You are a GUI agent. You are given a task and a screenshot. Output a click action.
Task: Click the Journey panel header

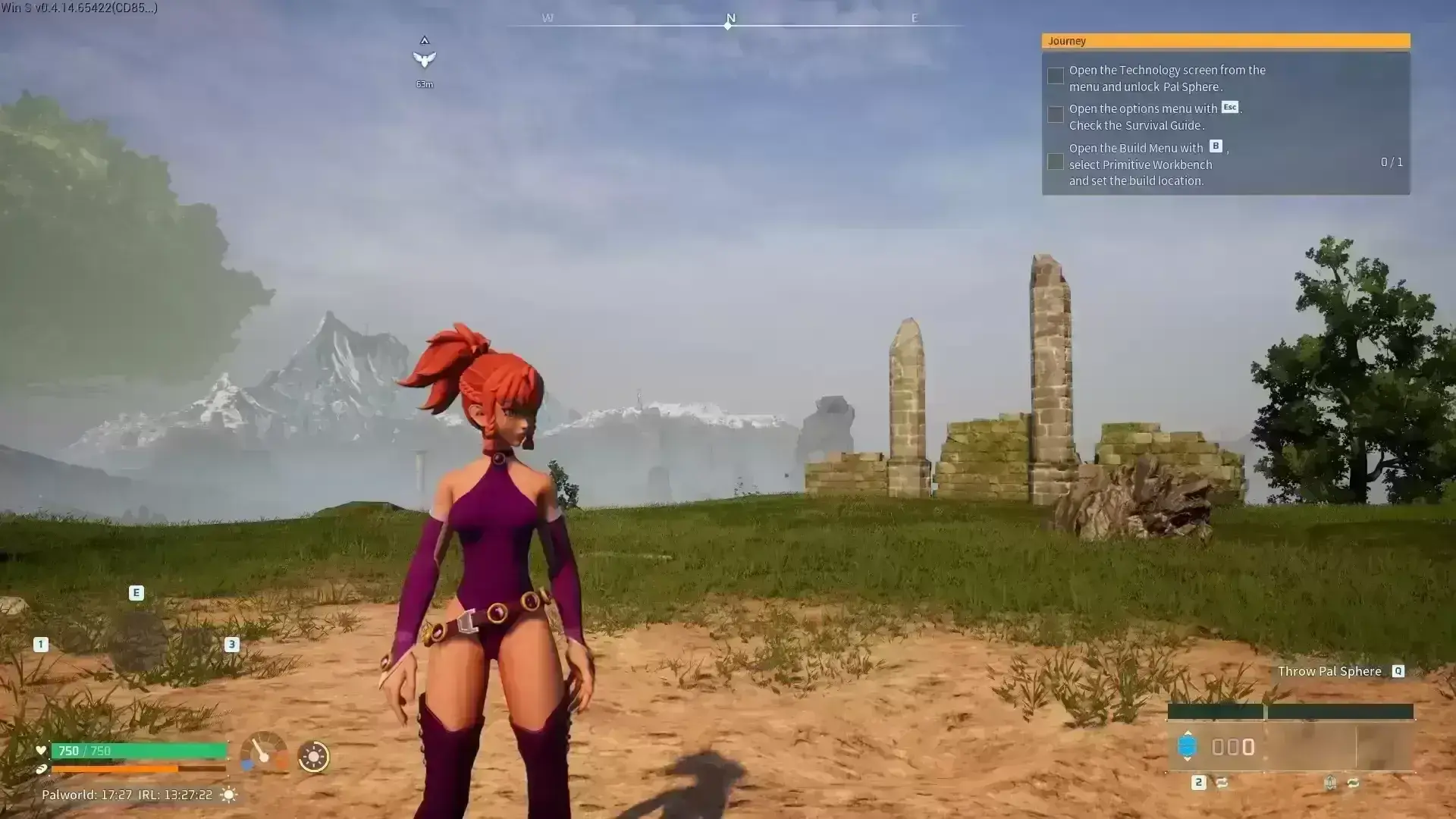pos(1225,41)
